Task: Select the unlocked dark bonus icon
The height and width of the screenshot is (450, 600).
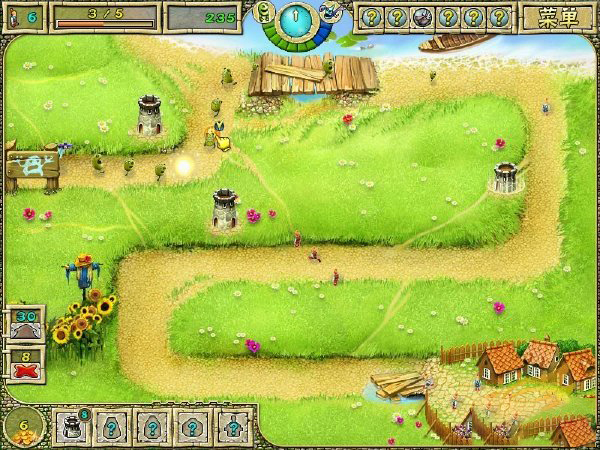Action: 421,17
